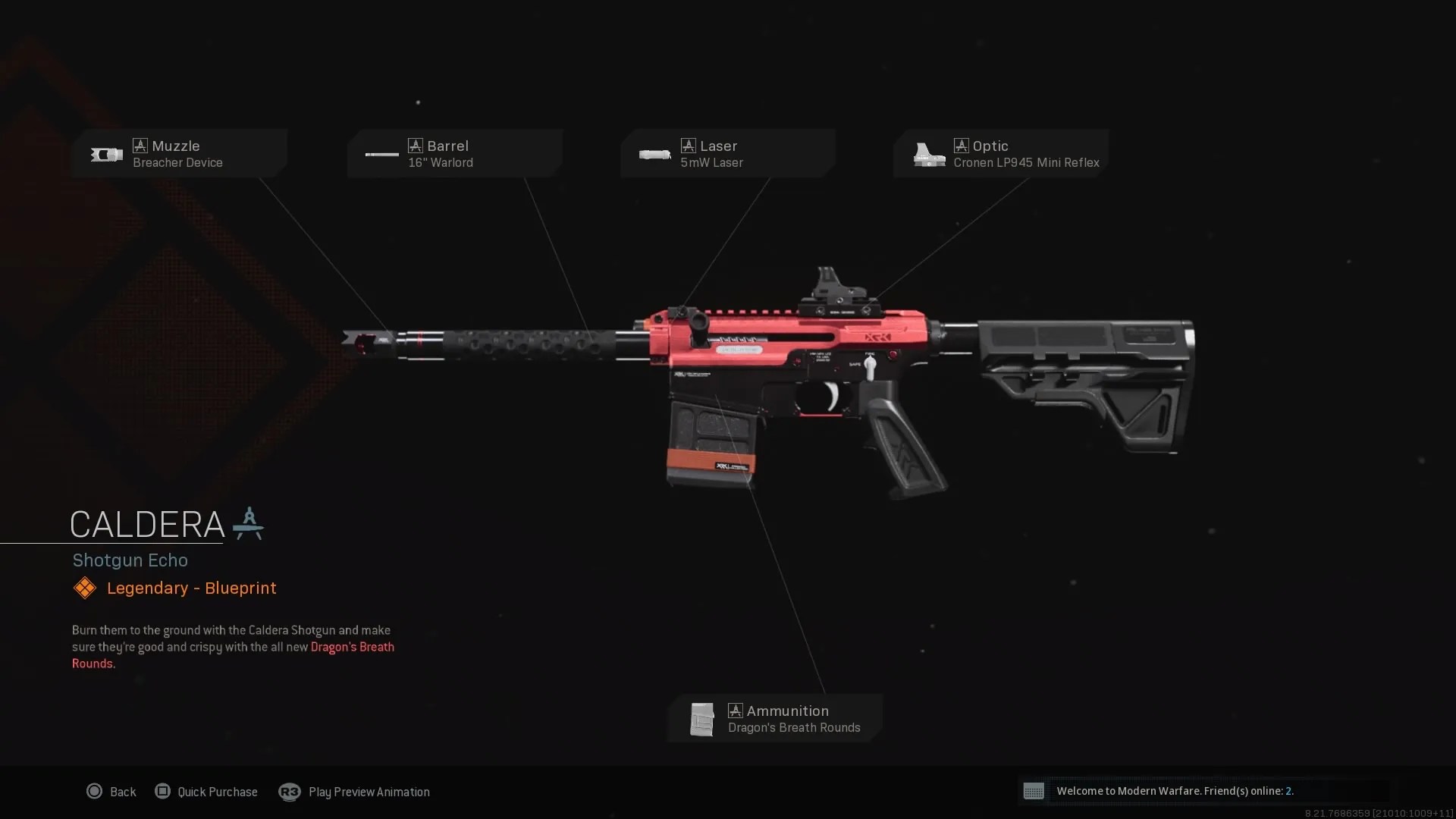Viewport: 1456px width, 819px height.
Task: Switch to the Laser attachment slot
Action: [728, 154]
